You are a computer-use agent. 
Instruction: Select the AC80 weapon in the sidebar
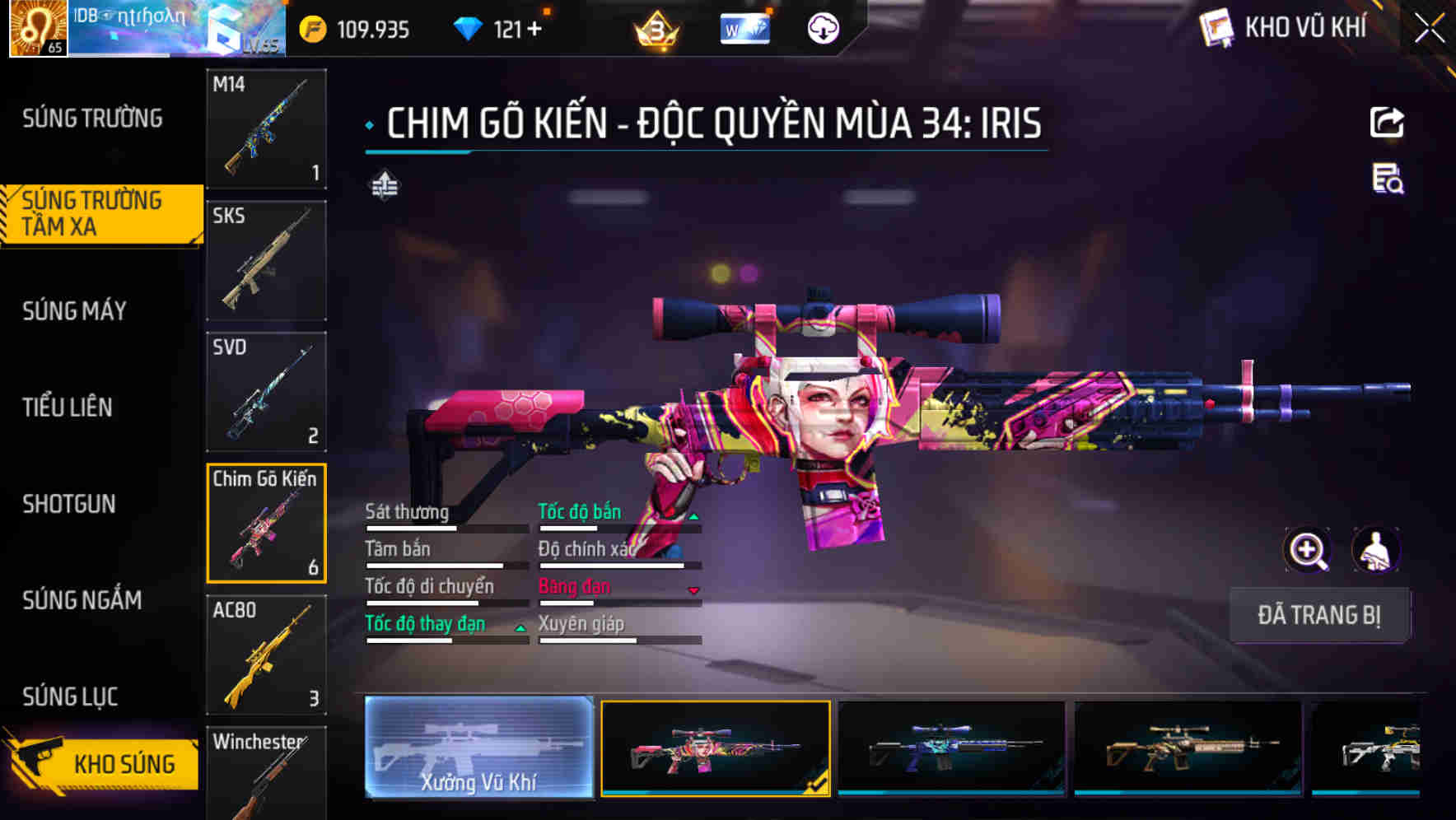pos(265,655)
